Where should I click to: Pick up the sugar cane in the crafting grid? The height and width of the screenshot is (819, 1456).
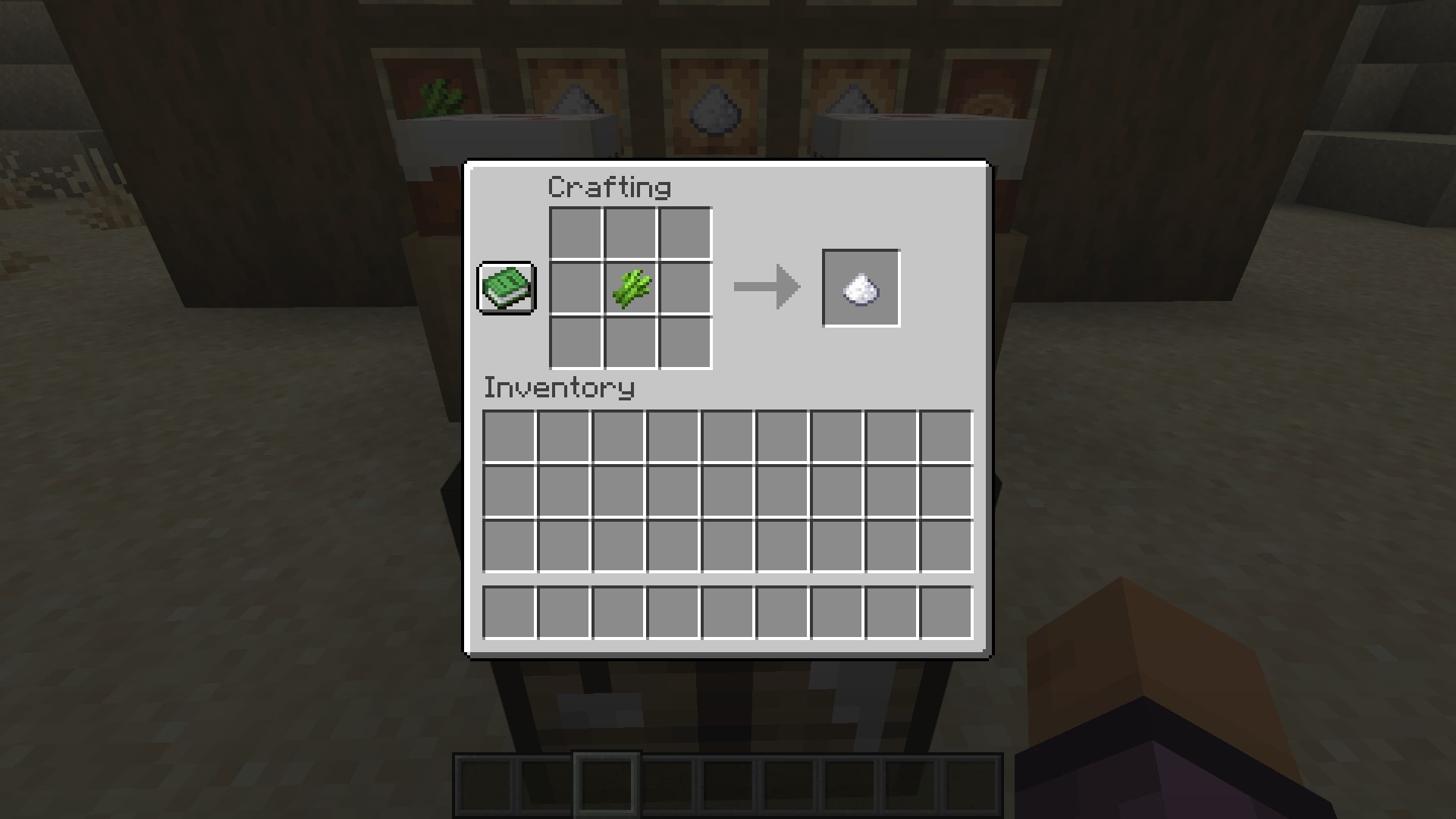pyautogui.click(x=629, y=288)
